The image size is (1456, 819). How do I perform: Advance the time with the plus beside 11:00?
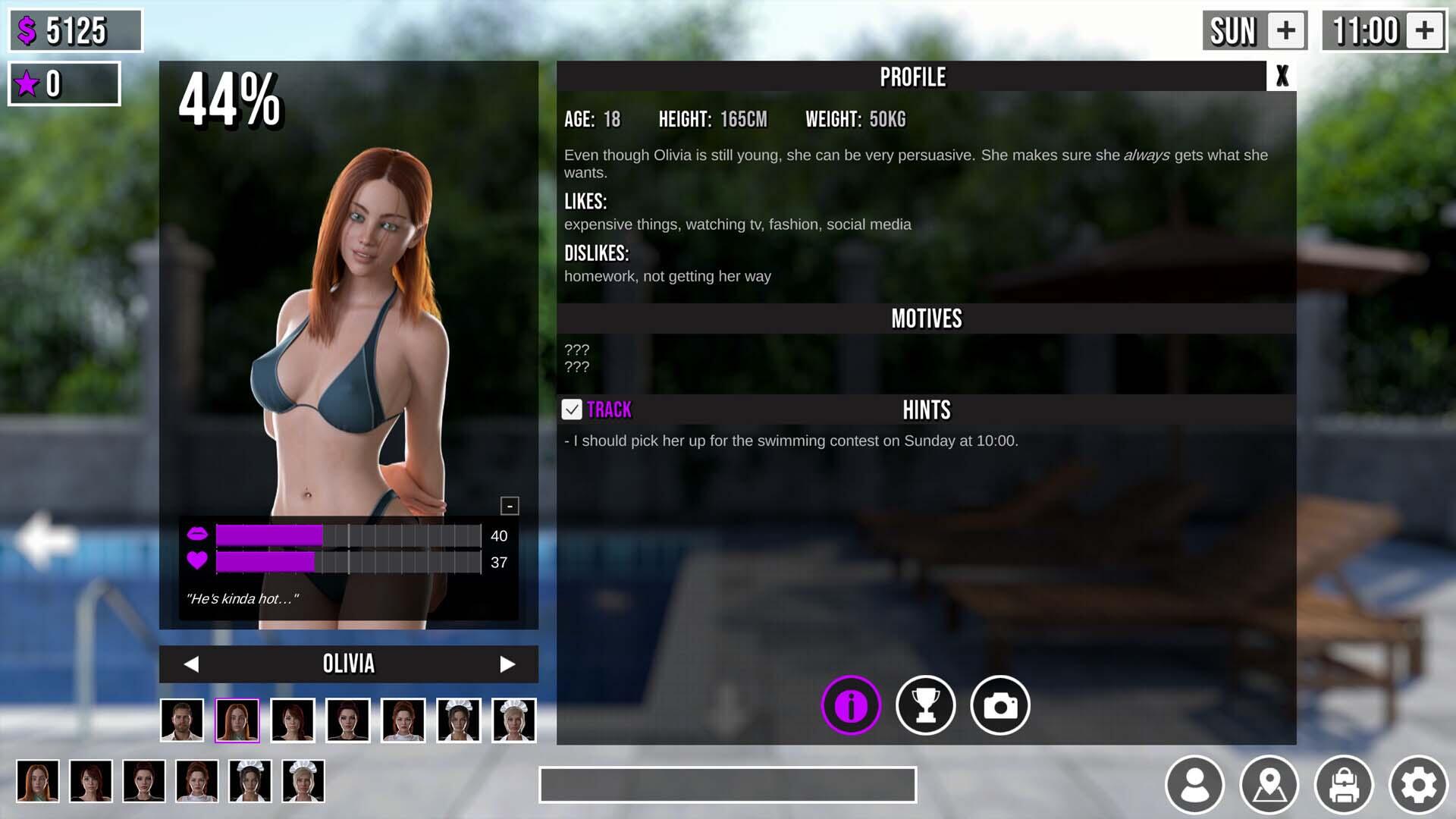click(x=1425, y=31)
